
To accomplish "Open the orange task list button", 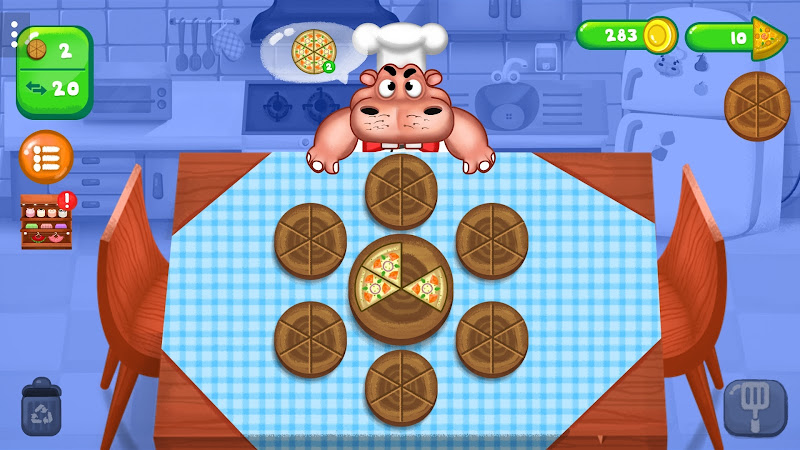I will coord(46,157).
